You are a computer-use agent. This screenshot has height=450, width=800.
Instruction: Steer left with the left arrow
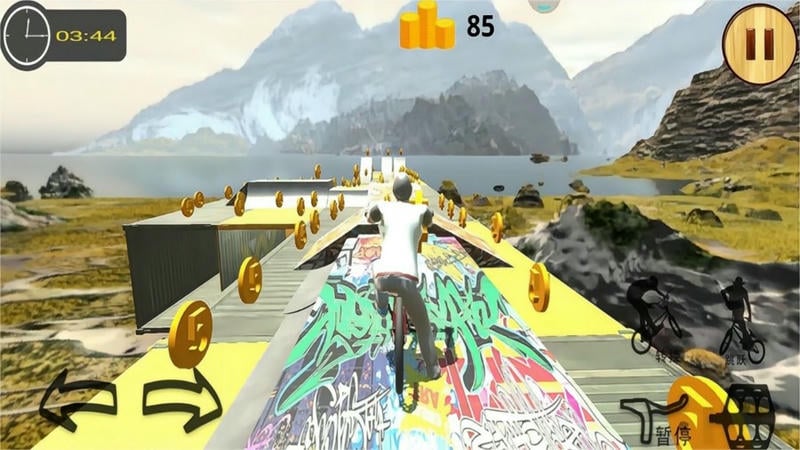(78, 400)
